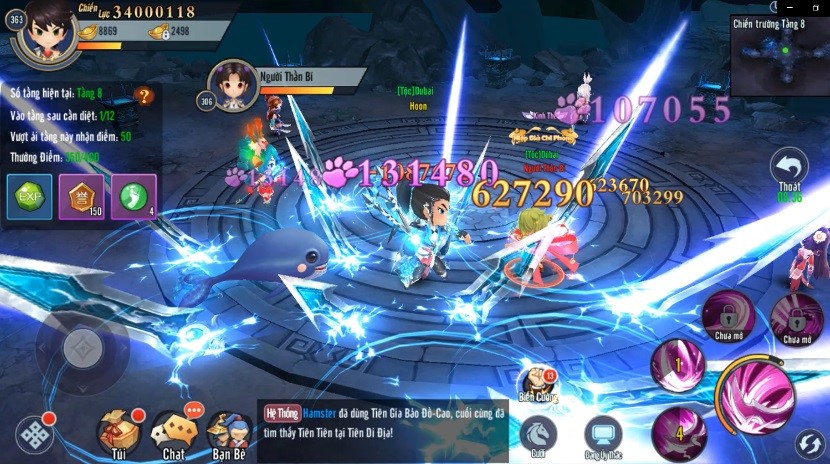Open the Túi bag
This screenshot has width=830, height=464.
pos(119,431)
